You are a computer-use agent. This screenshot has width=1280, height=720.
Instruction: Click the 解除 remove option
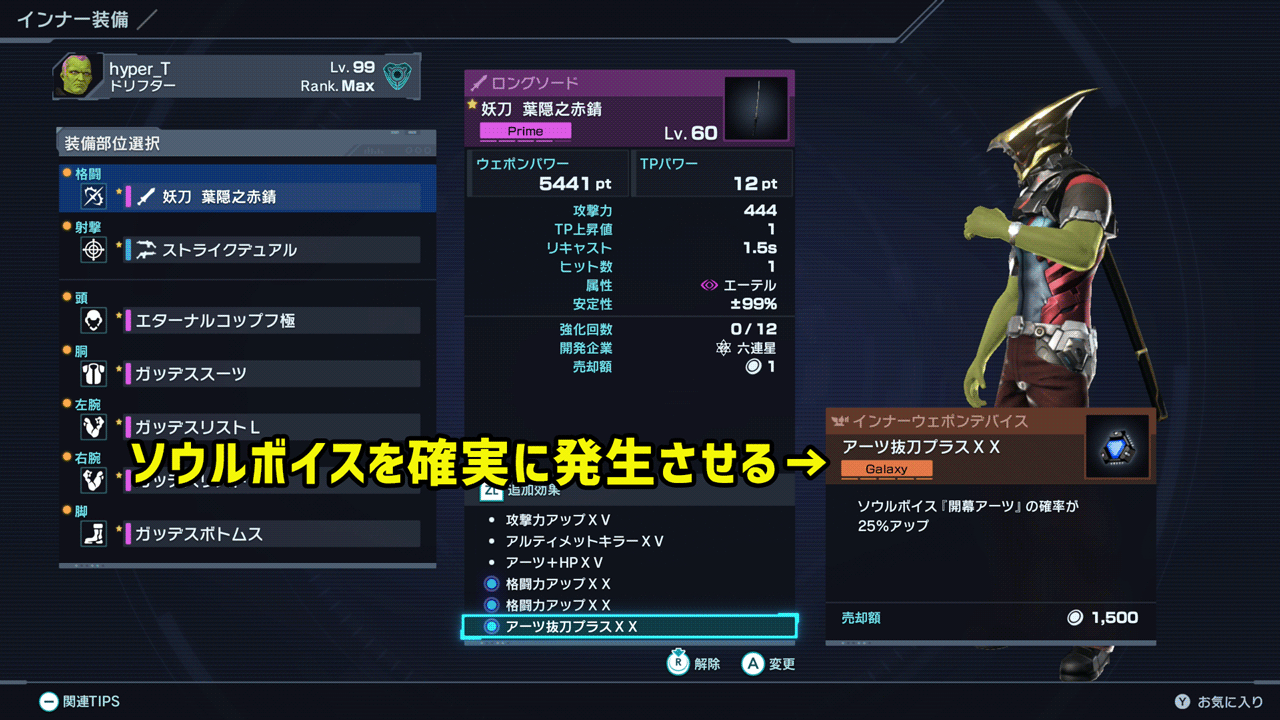(x=695, y=663)
